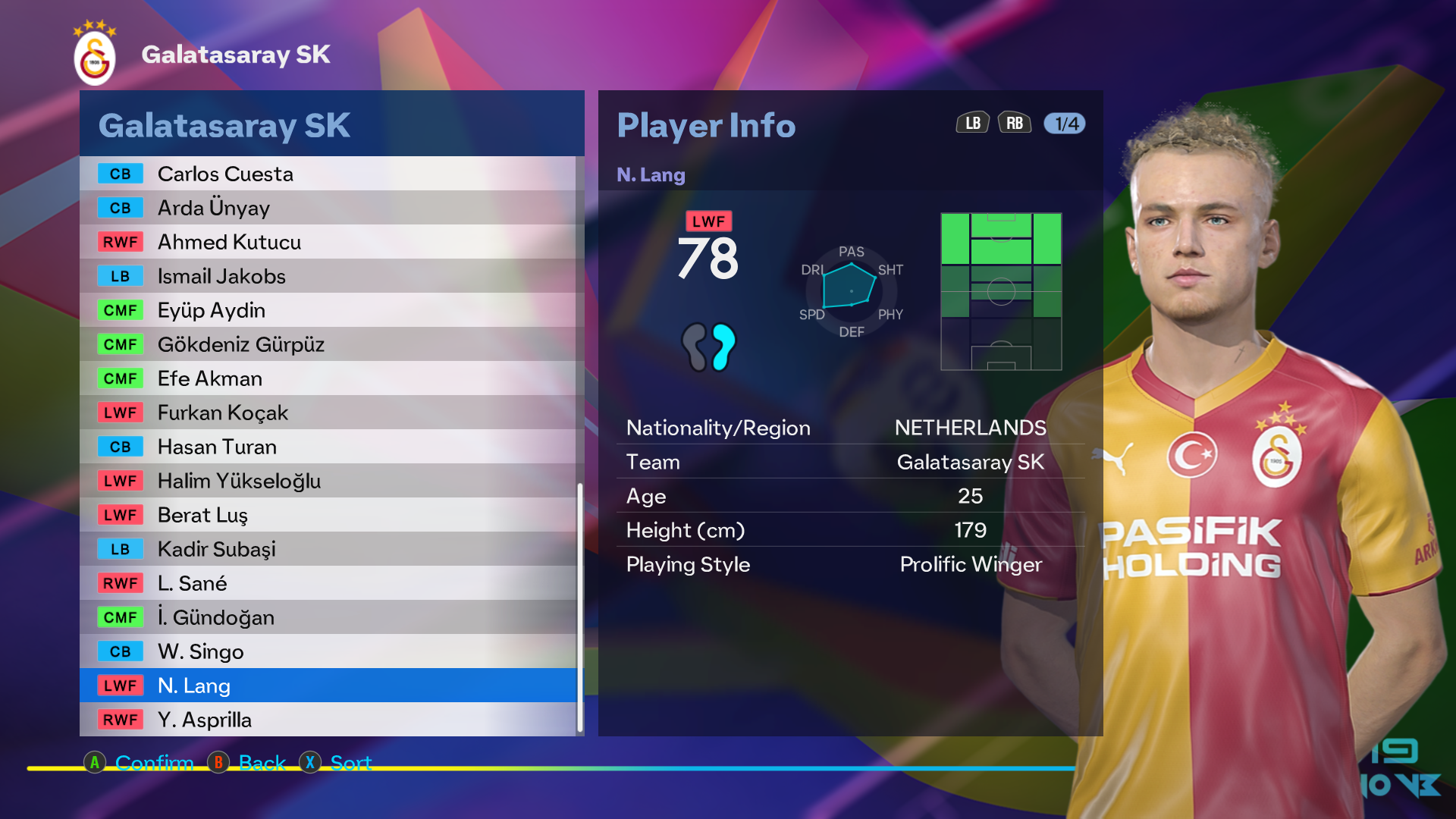Select the highlighted N. Lang row

click(x=328, y=686)
